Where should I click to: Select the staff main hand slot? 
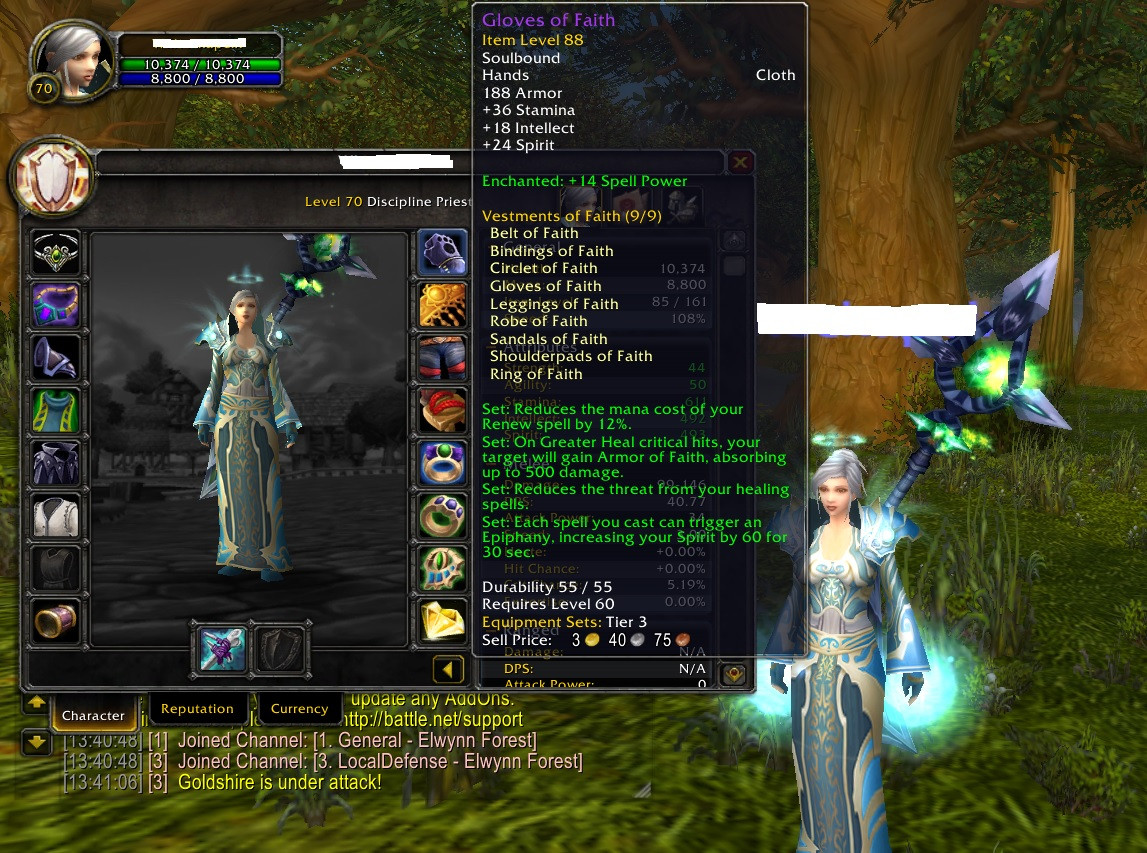(222, 648)
